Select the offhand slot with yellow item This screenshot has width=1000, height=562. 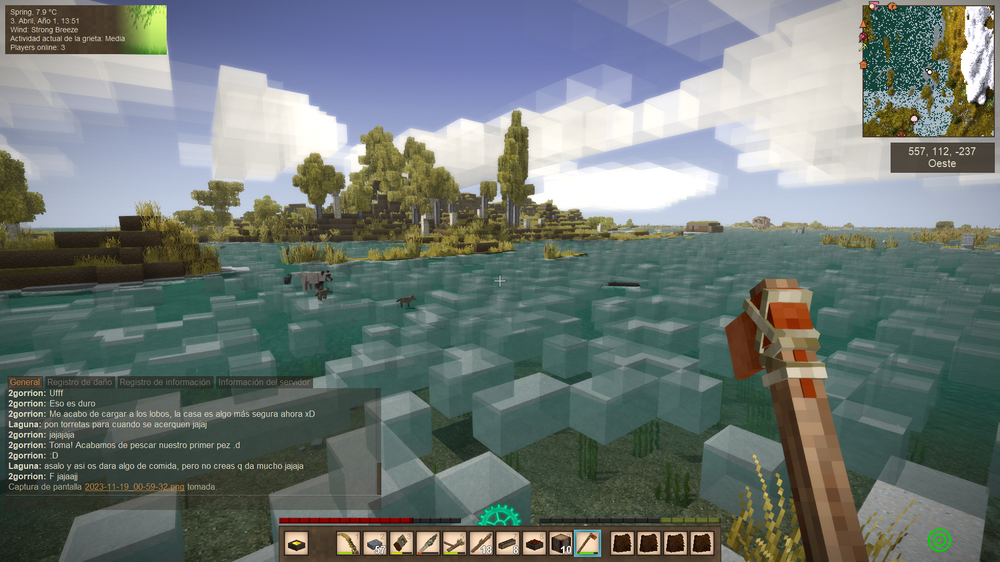tap(296, 543)
